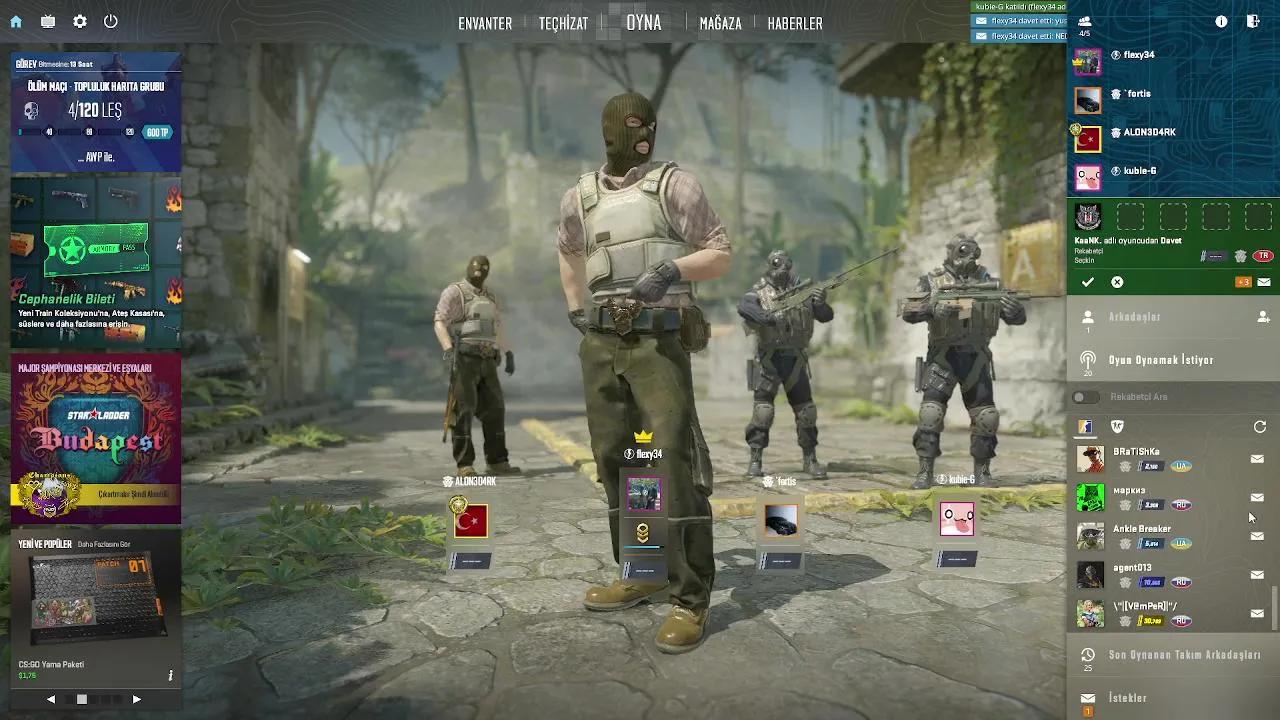Message BRaTiShKa via envelope icon
Image resolution: width=1280 pixels, height=720 pixels.
(x=1256, y=459)
